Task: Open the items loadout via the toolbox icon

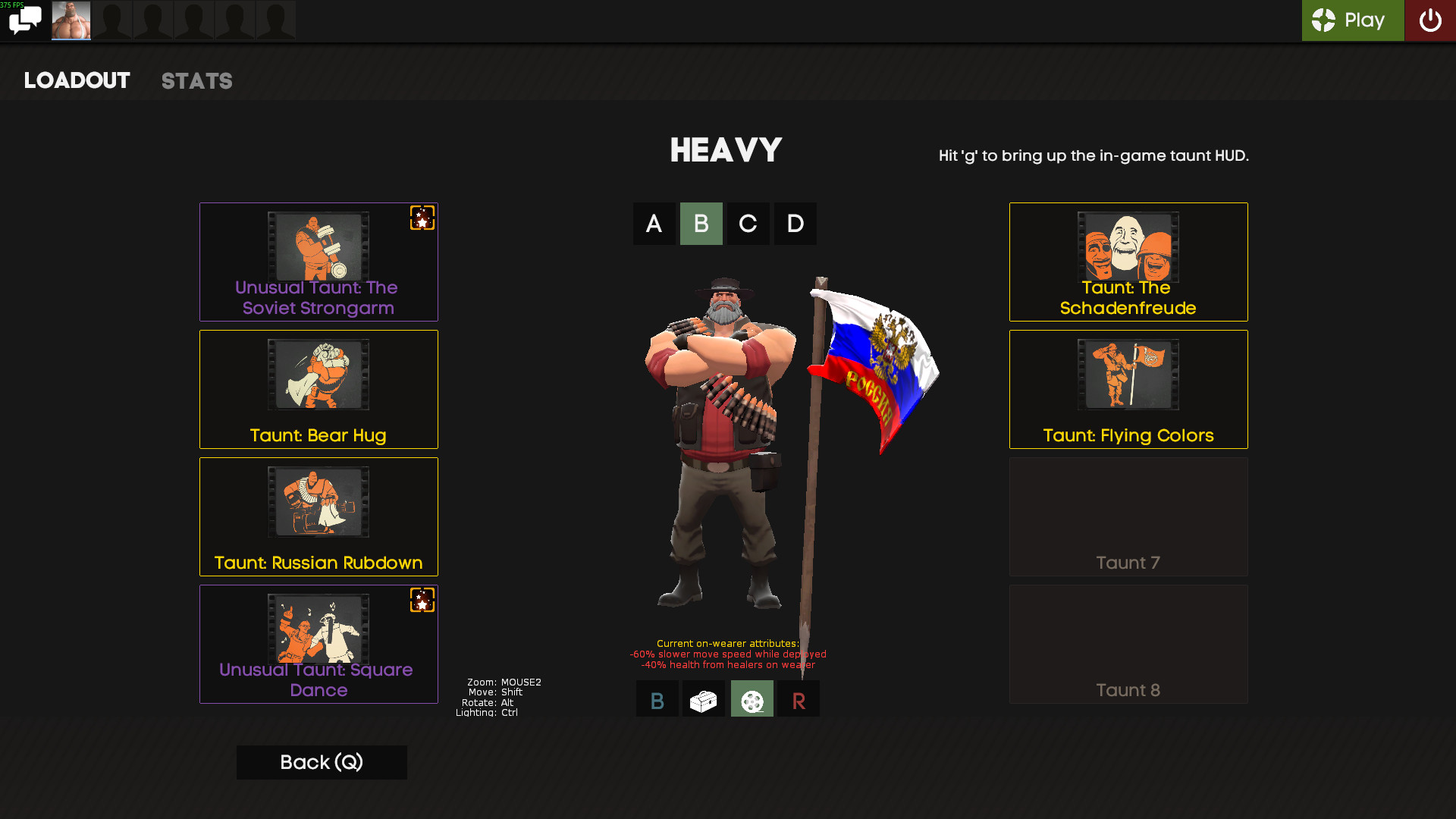Action: [x=704, y=698]
